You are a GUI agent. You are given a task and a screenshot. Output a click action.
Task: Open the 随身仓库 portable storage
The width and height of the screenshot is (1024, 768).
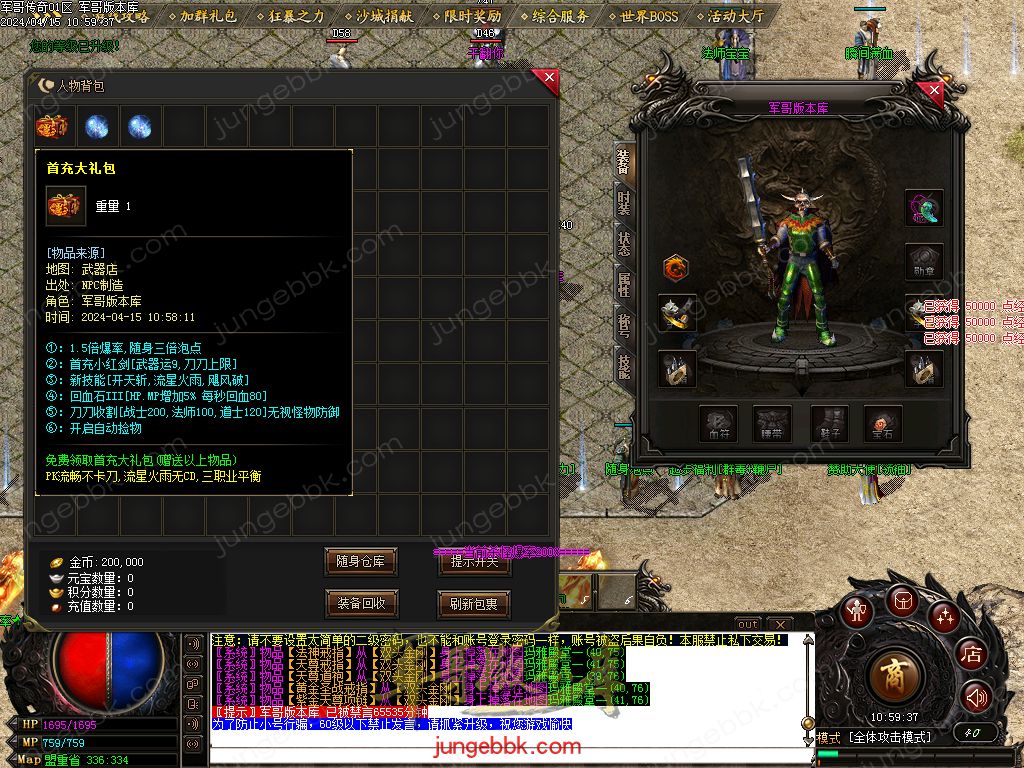pos(360,562)
